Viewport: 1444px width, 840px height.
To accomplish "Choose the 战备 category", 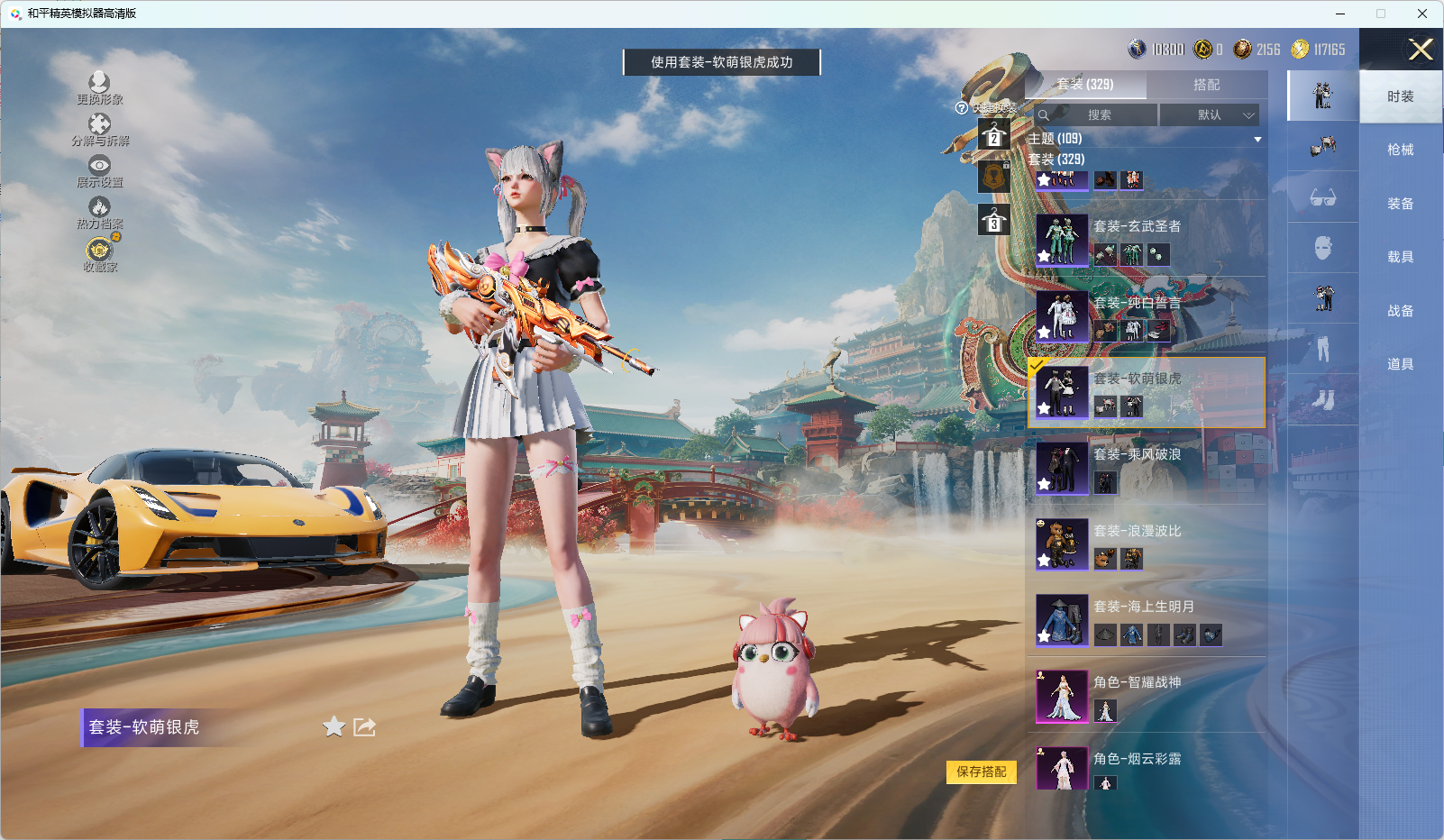I will (1400, 311).
